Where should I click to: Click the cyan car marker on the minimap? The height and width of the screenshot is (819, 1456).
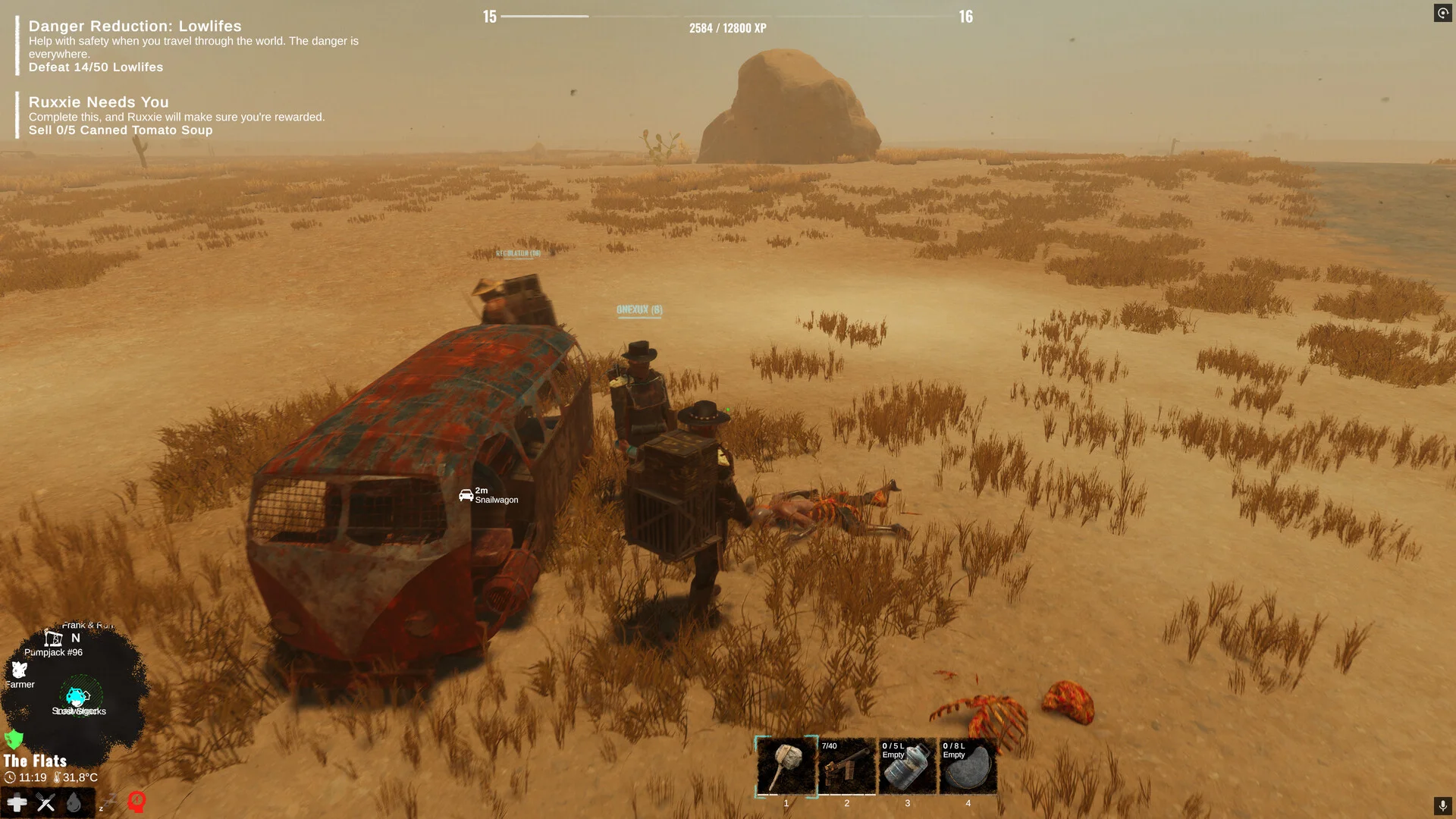click(76, 695)
